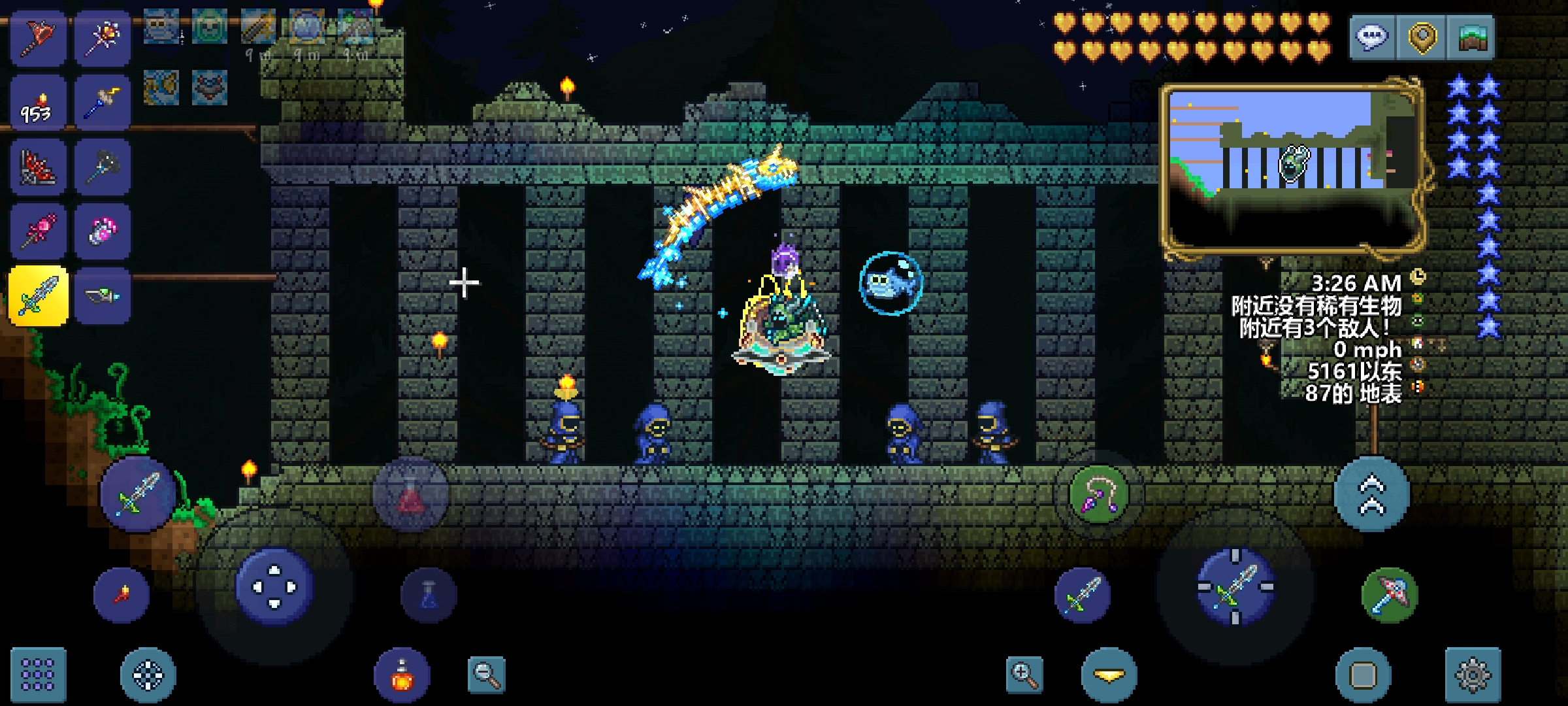Image resolution: width=1568 pixels, height=706 pixels.
Task: Drink the translucent red healing potion
Action: [x=411, y=495]
